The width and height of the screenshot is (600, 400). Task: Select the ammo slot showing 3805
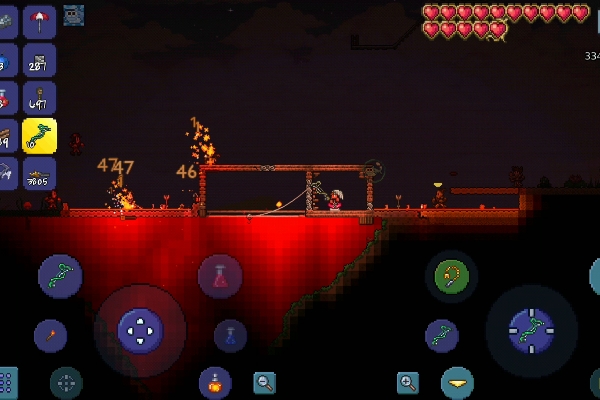pyautogui.click(x=40, y=173)
